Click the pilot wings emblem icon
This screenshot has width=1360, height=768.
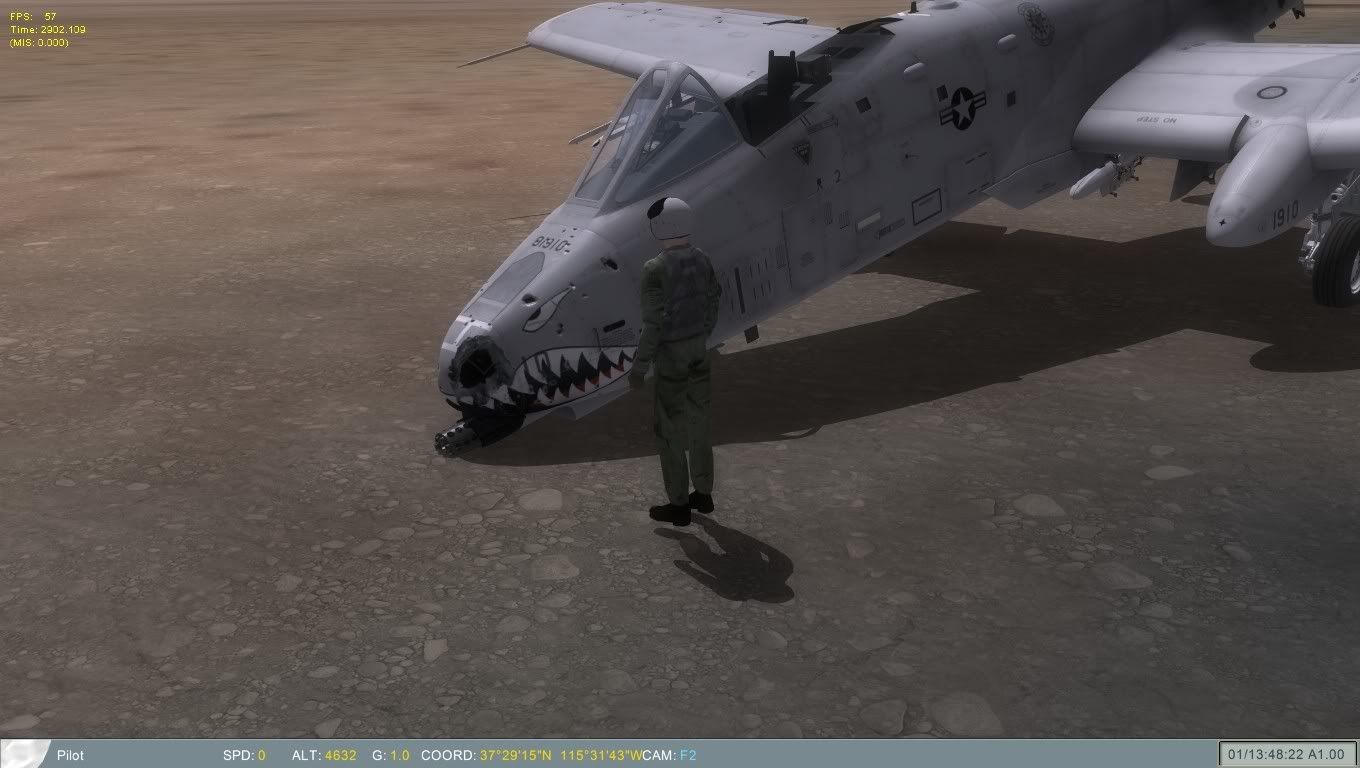tap(26, 755)
